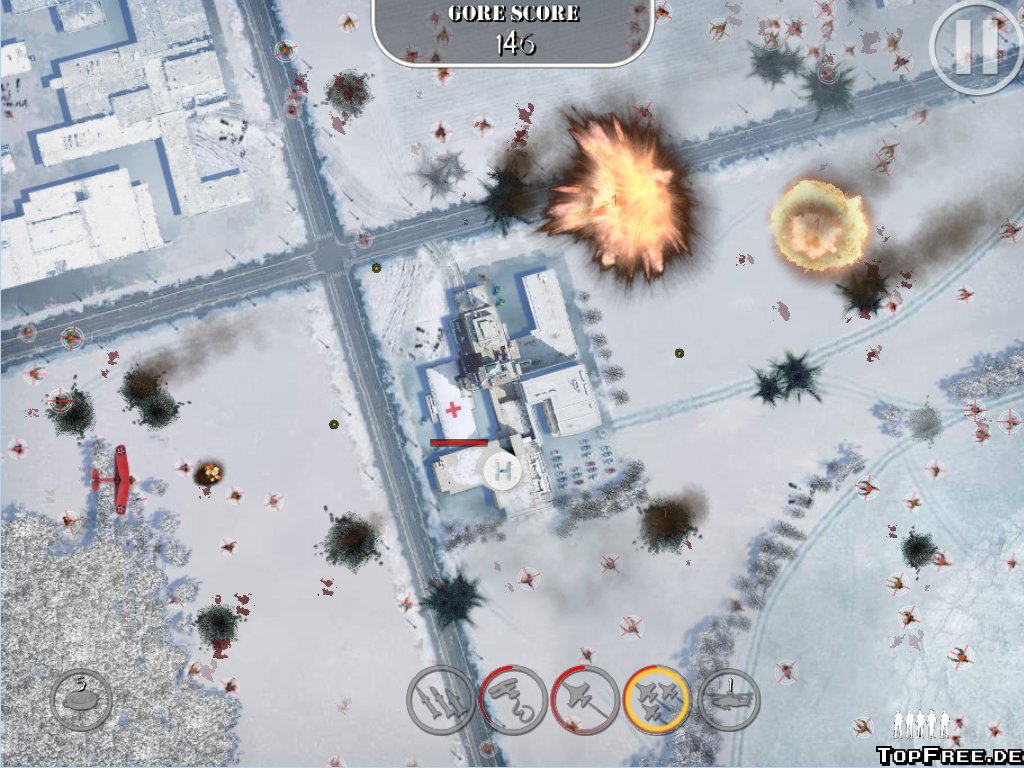Call the single fighter jet strike
This screenshot has width=1024, height=768.
tap(585, 699)
